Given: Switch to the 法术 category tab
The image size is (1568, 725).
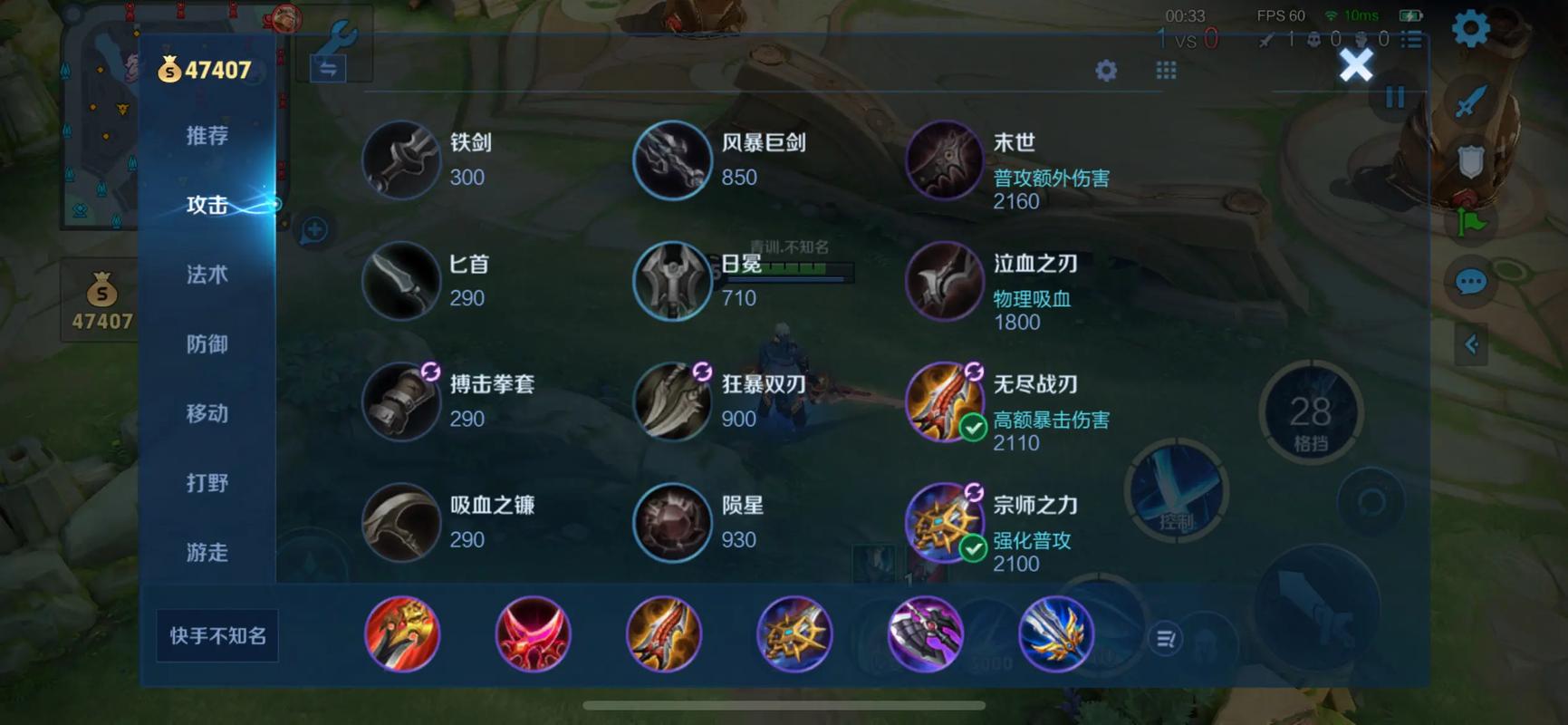Looking at the screenshot, I should 207,275.
